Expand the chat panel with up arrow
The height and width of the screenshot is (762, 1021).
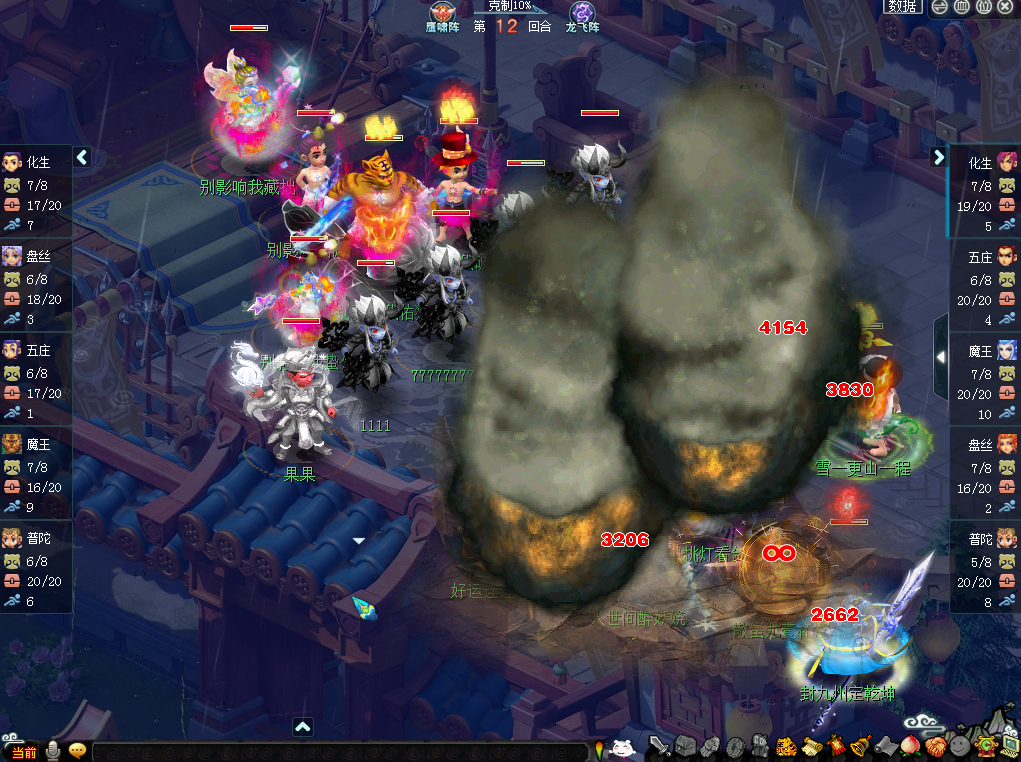302,727
